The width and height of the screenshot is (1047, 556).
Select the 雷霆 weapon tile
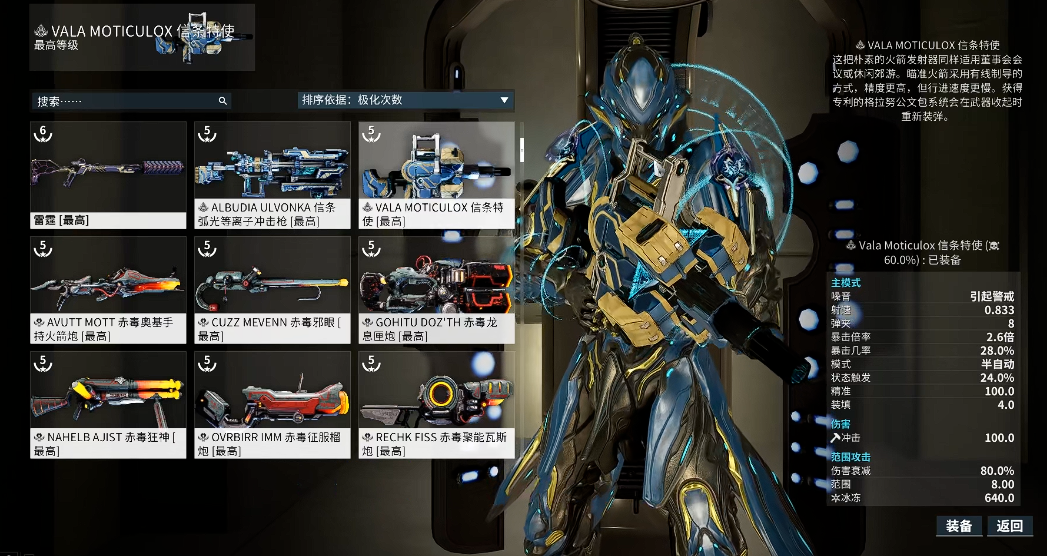click(x=108, y=174)
